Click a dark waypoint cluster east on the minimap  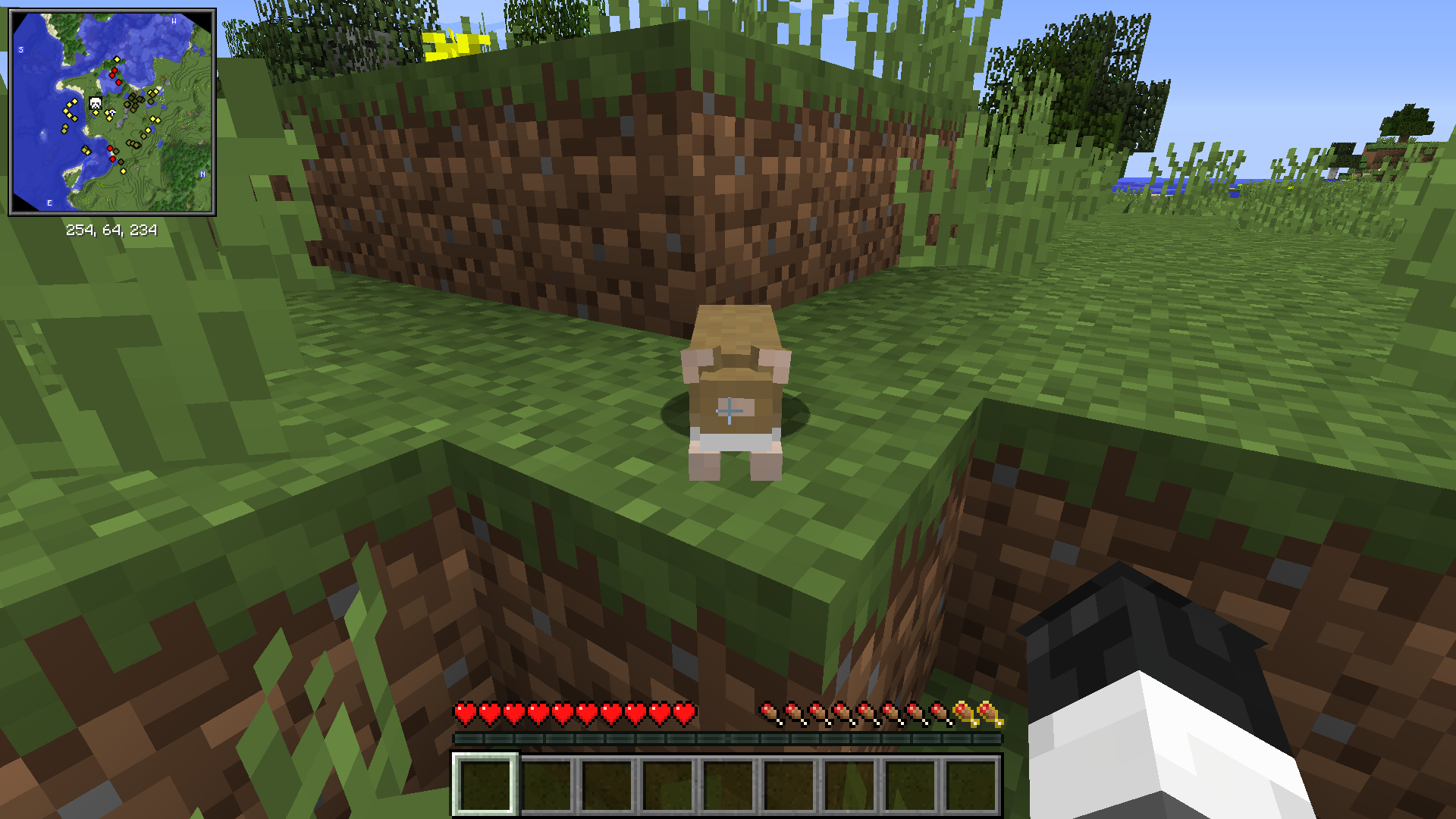135,99
